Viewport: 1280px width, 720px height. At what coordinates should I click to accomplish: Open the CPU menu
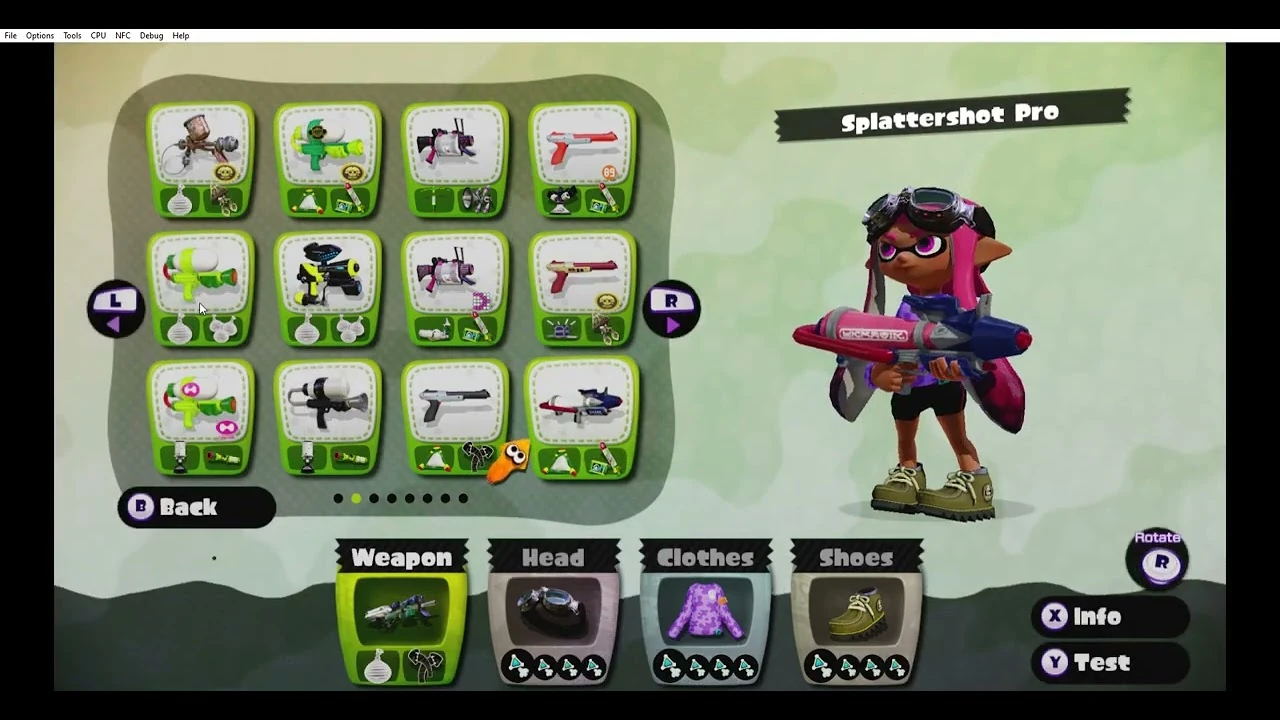(x=98, y=35)
